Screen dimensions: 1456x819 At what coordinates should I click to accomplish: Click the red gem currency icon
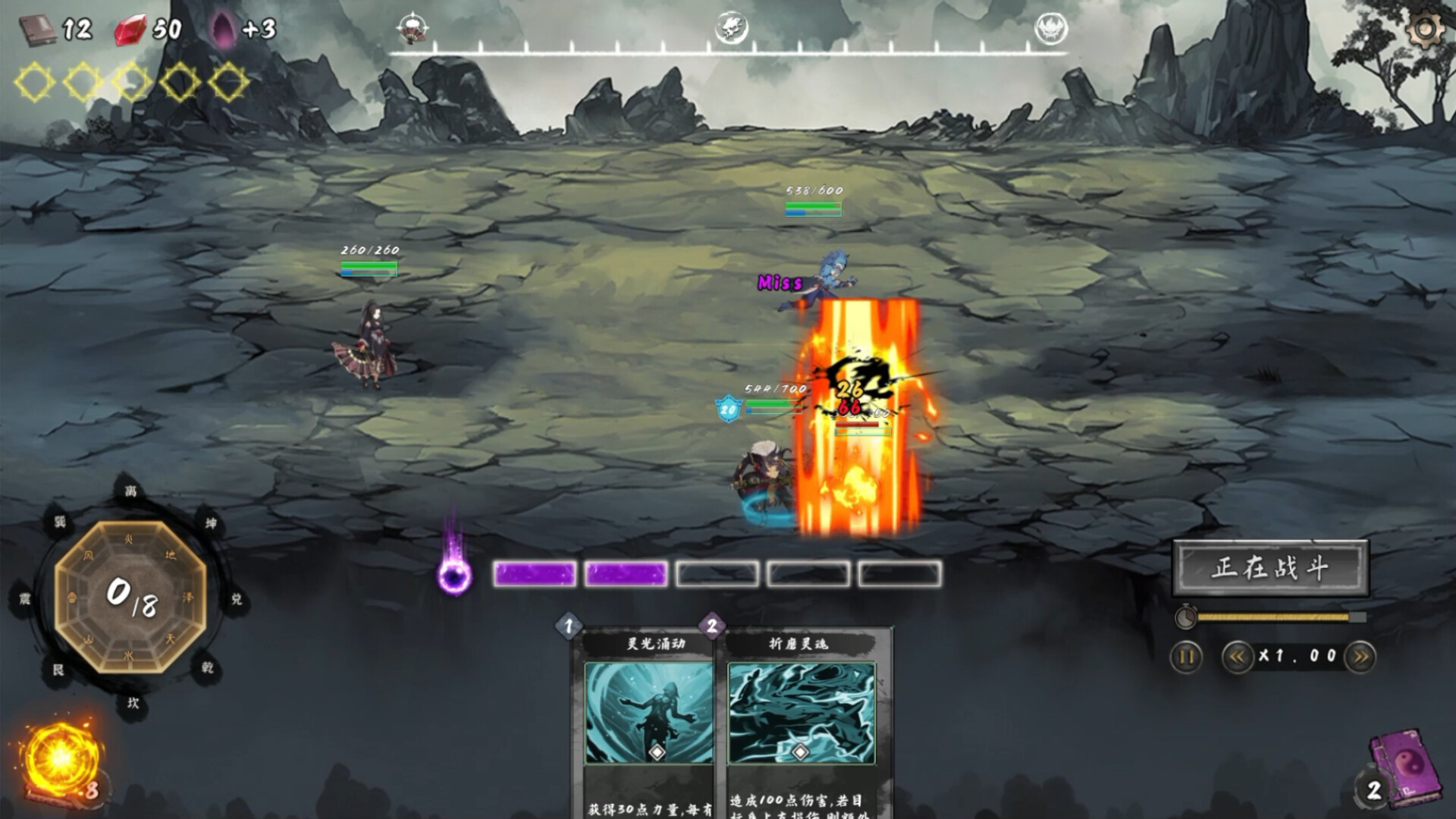(x=130, y=30)
